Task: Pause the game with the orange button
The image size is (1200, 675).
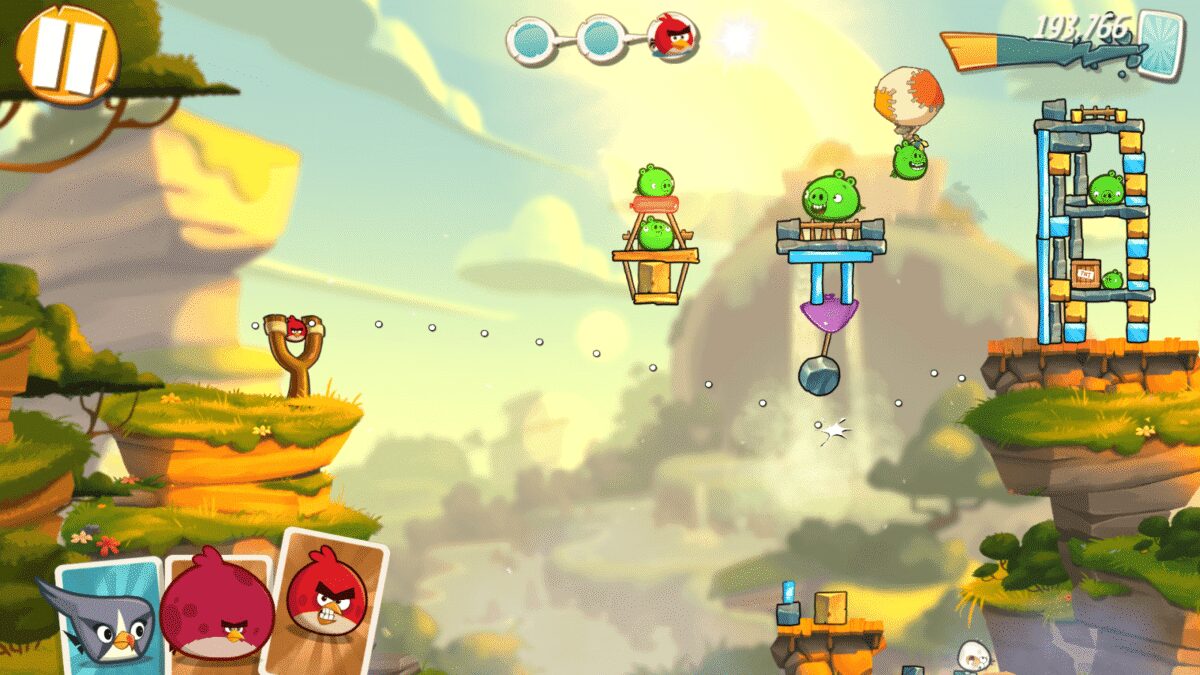Action: [x=67, y=53]
